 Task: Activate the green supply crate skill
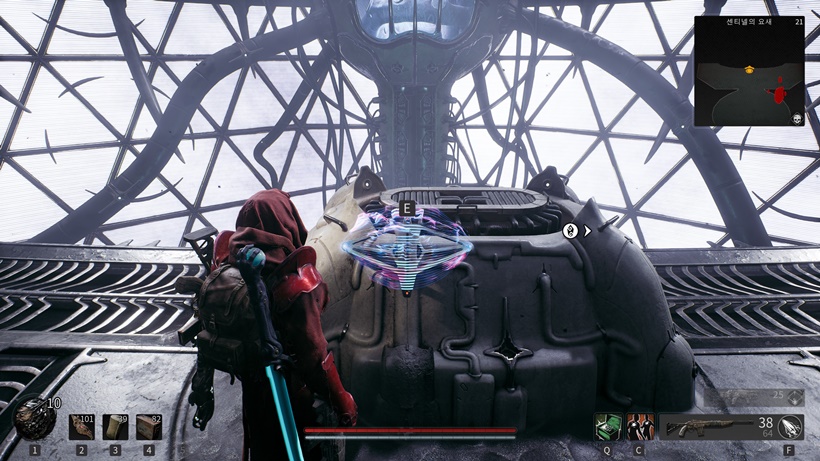point(607,427)
